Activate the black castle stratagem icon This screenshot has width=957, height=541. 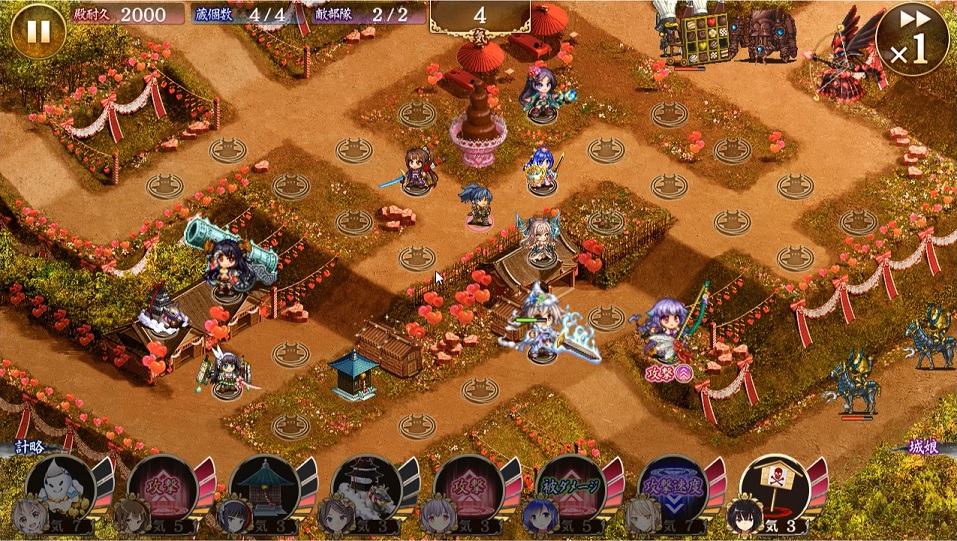click(366, 486)
